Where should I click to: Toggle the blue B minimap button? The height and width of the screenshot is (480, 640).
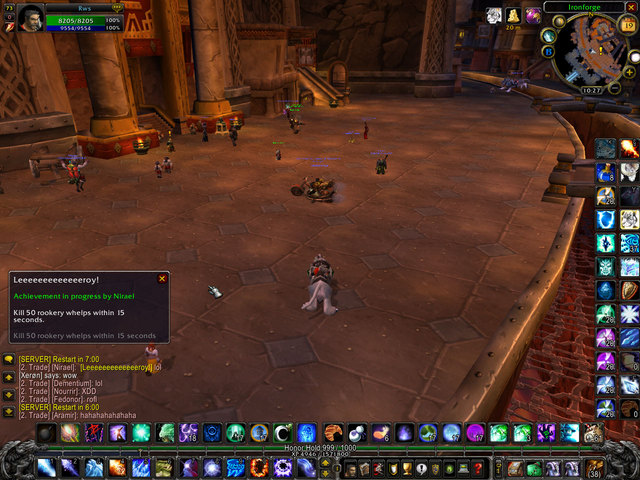[x=548, y=49]
